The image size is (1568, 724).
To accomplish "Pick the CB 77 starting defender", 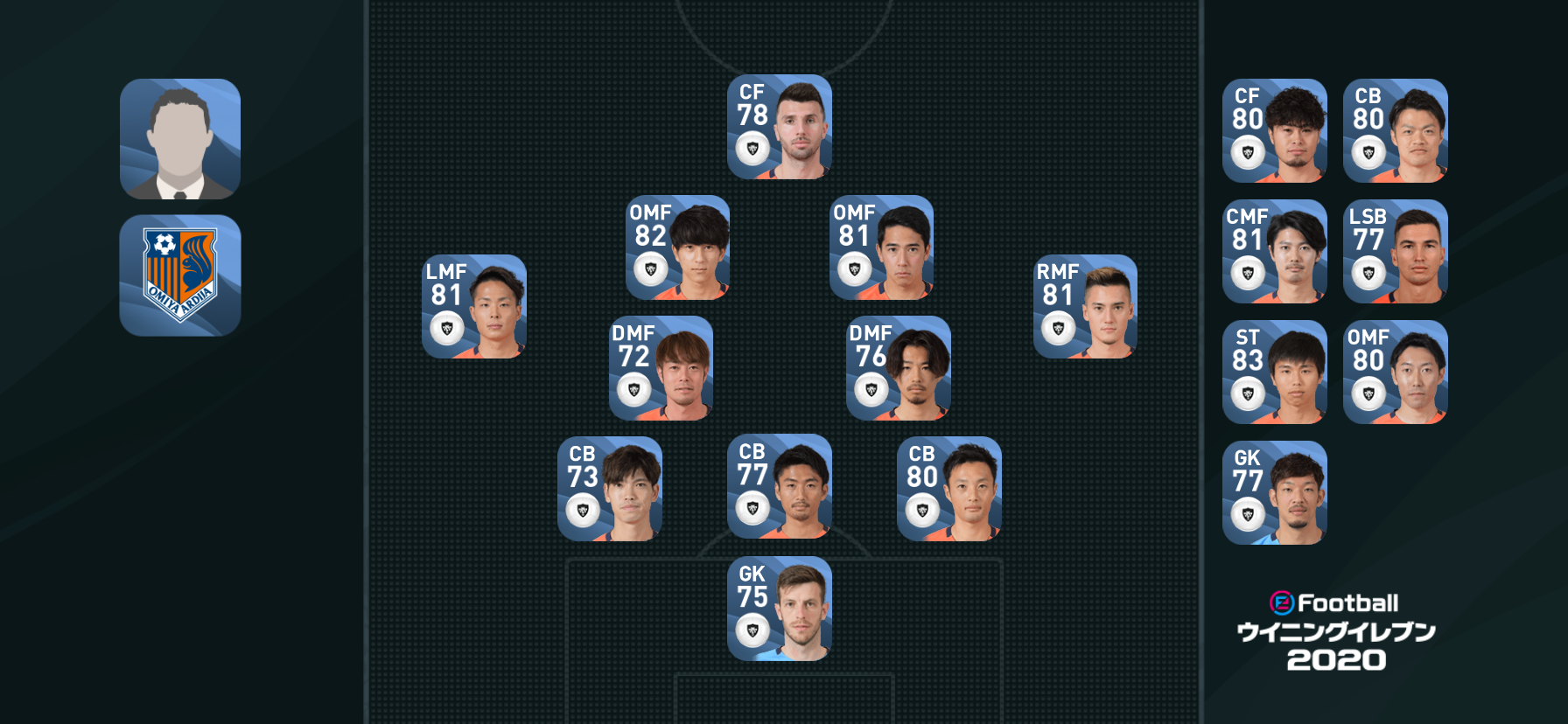I will pos(779,486).
